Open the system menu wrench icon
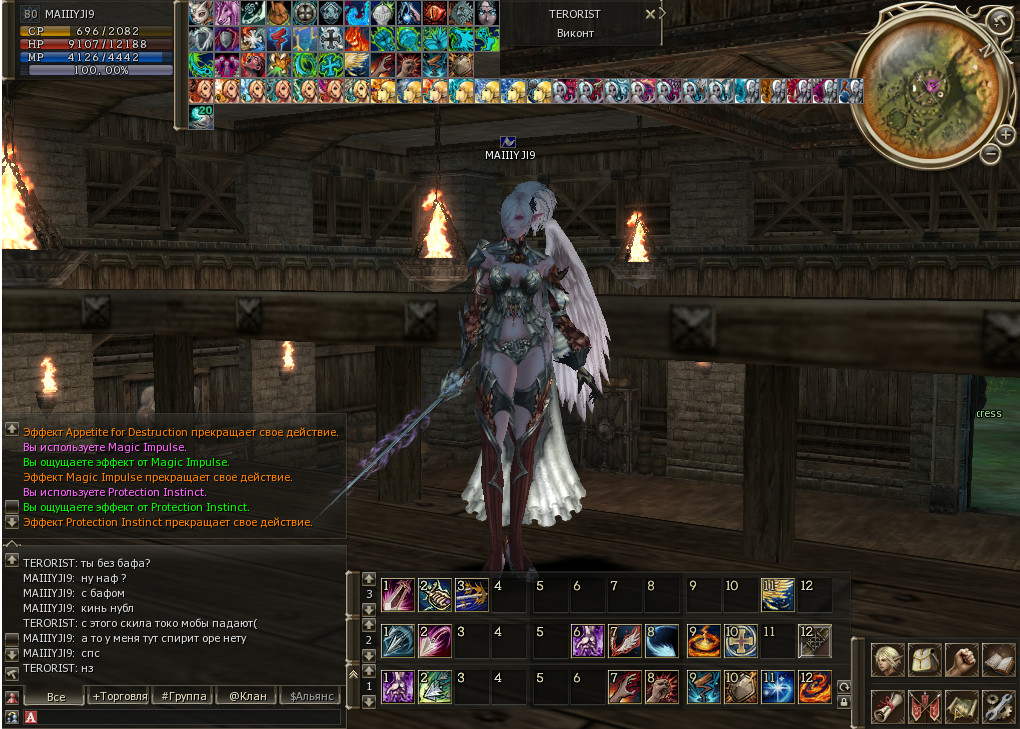Screen dimensions: 1020x729 tap(998, 705)
